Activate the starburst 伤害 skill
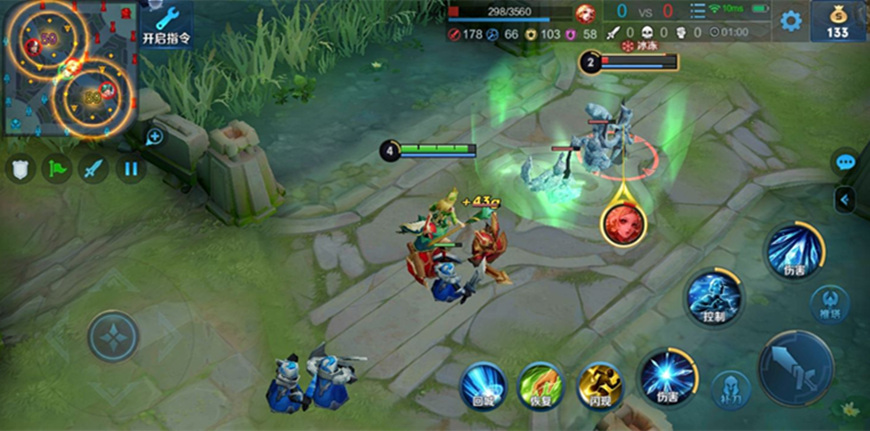The height and width of the screenshot is (431, 870). point(667,376)
